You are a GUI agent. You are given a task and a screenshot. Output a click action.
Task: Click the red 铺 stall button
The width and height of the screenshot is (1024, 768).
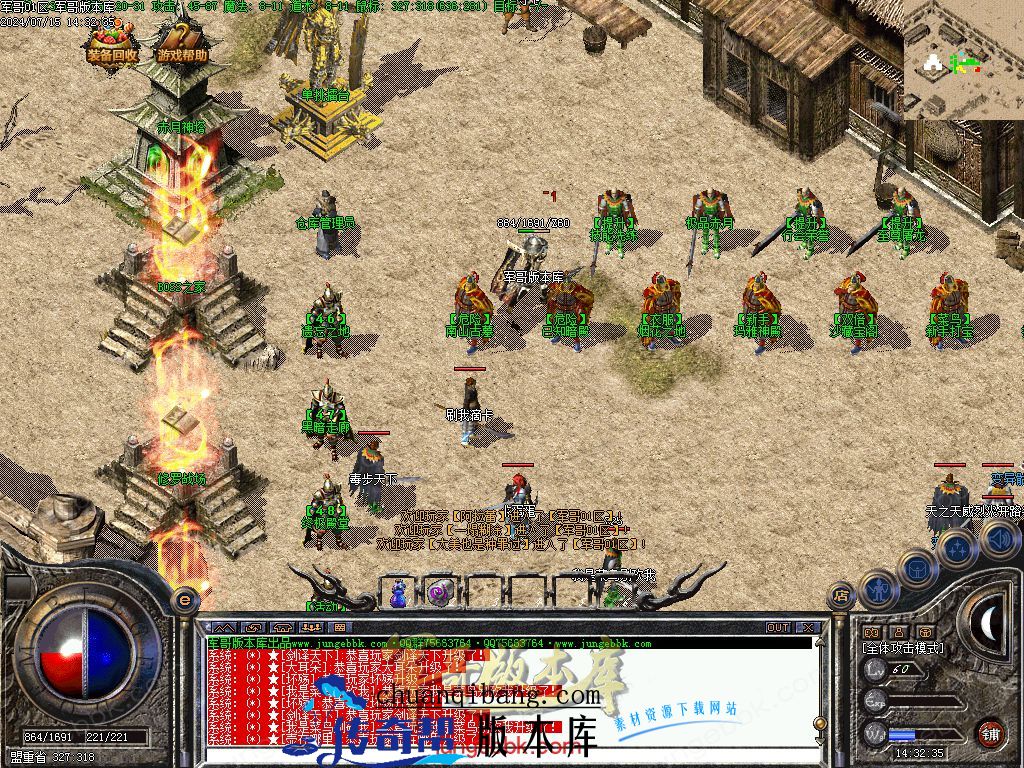click(990, 733)
